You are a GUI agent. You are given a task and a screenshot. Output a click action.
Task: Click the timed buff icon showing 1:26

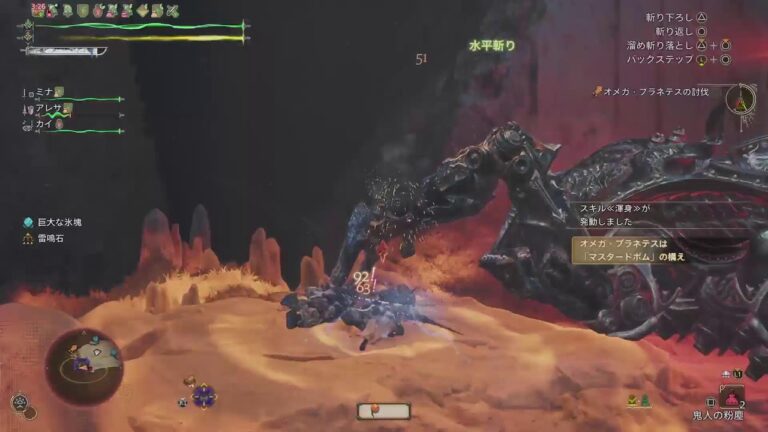tap(40, 10)
